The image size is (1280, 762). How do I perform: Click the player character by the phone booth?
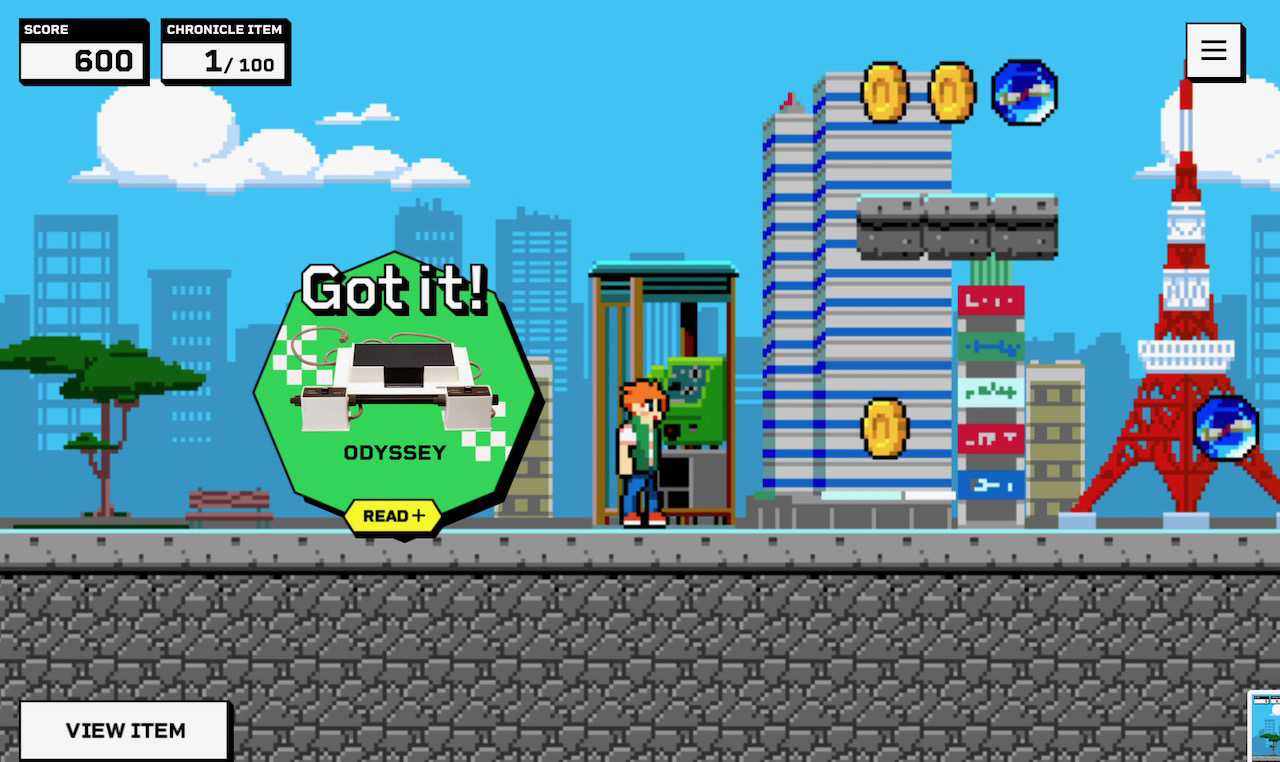[638, 450]
